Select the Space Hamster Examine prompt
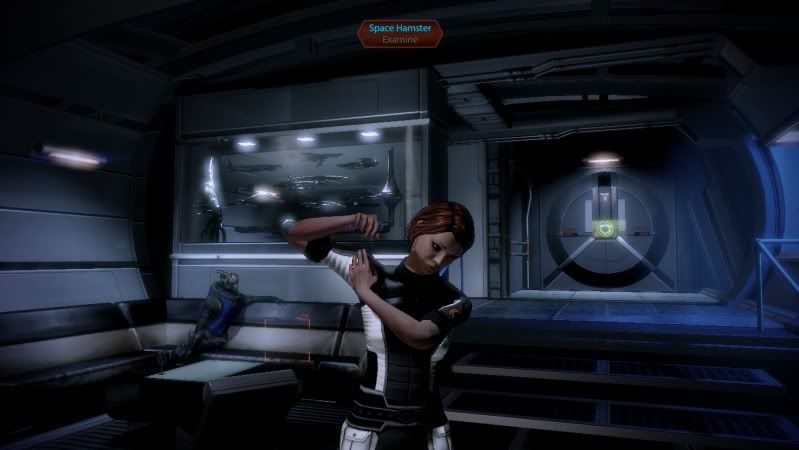The image size is (799, 450). [x=399, y=36]
